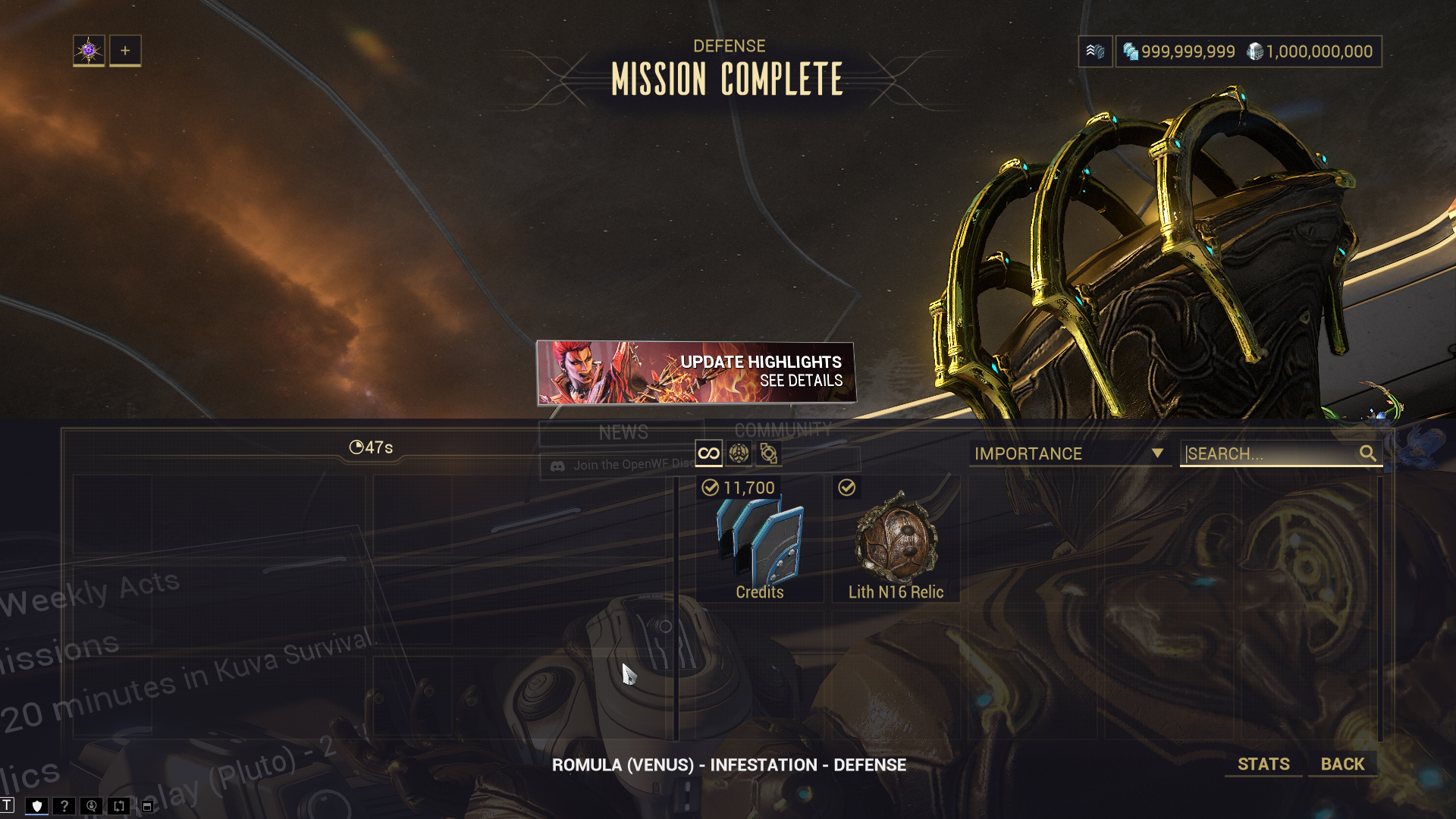Switch to the mod/component filter tab
The image size is (1456, 819).
768,453
